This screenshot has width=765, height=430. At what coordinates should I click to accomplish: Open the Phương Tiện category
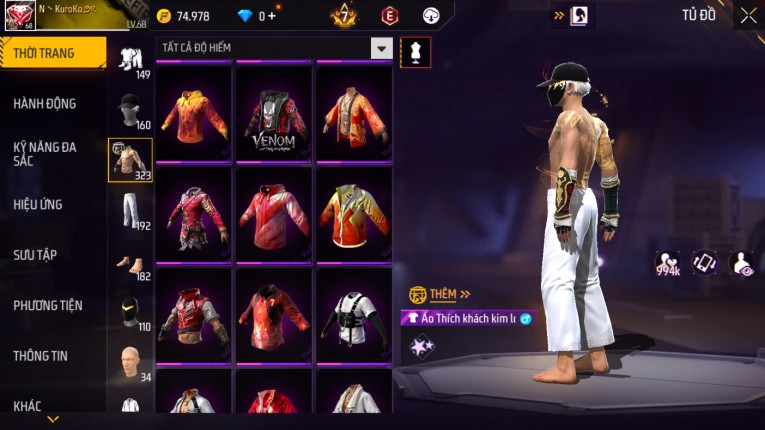click(48, 305)
